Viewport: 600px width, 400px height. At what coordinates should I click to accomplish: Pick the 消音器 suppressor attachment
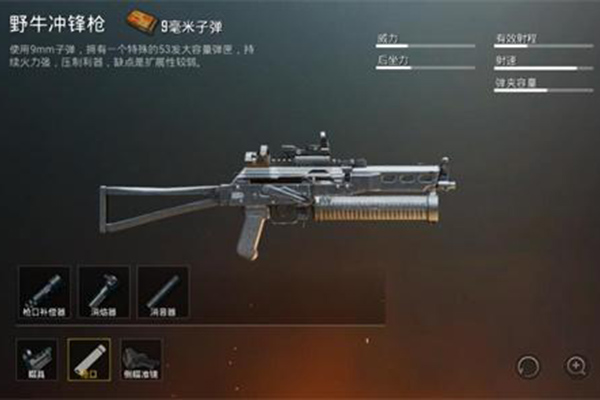163,291
